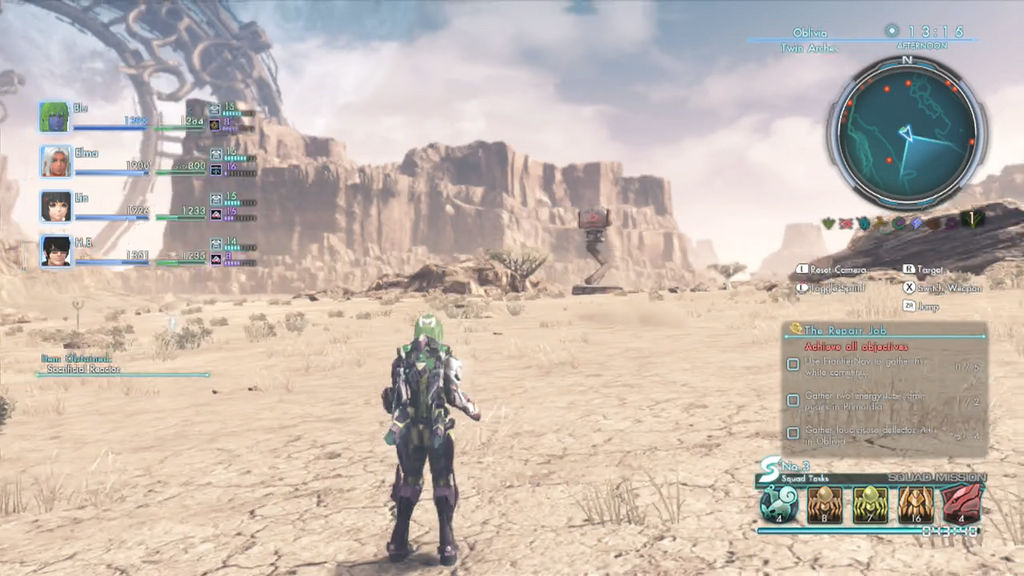Select the brown insect squad task showing 8

tap(823, 504)
